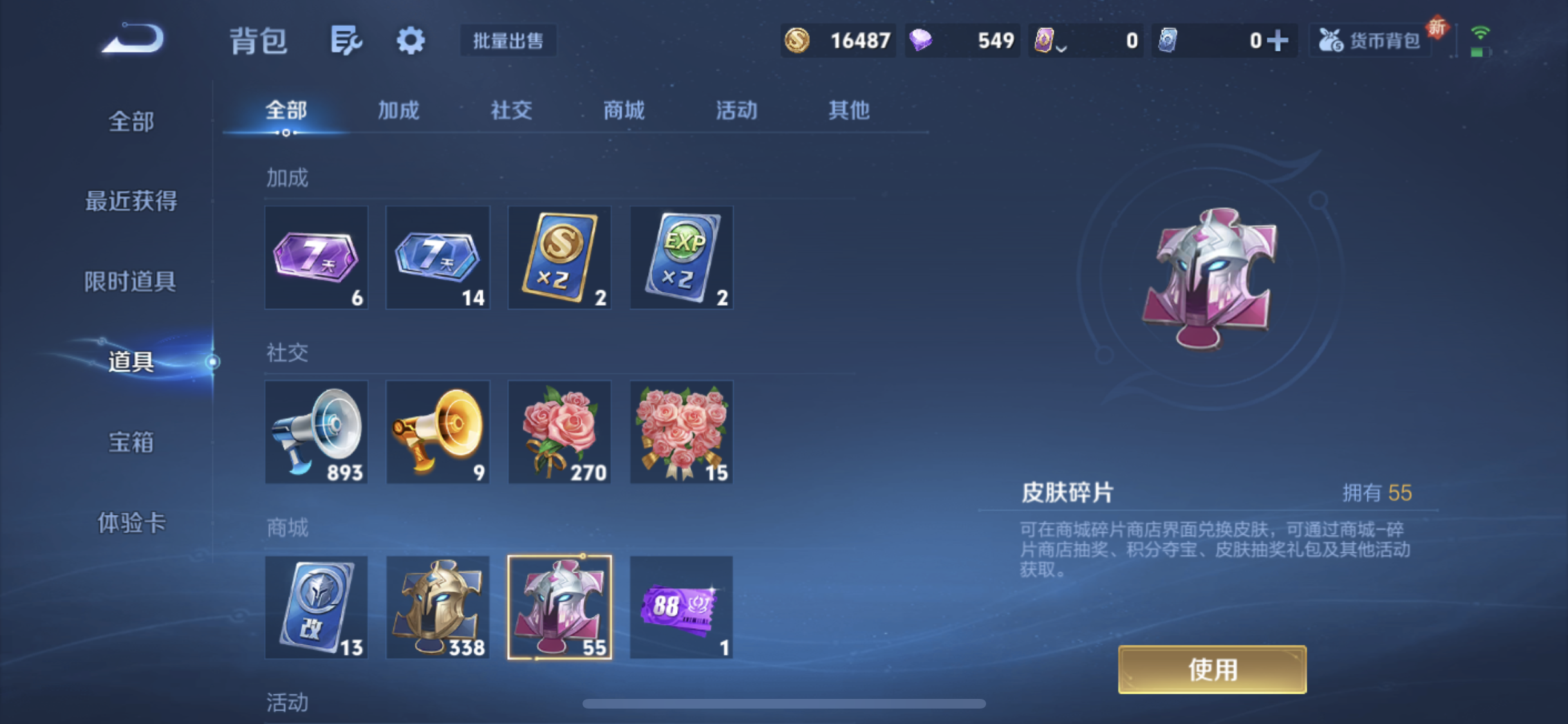Select the pink roses gift item
1568x724 pixels.
click(x=559, y=431)
